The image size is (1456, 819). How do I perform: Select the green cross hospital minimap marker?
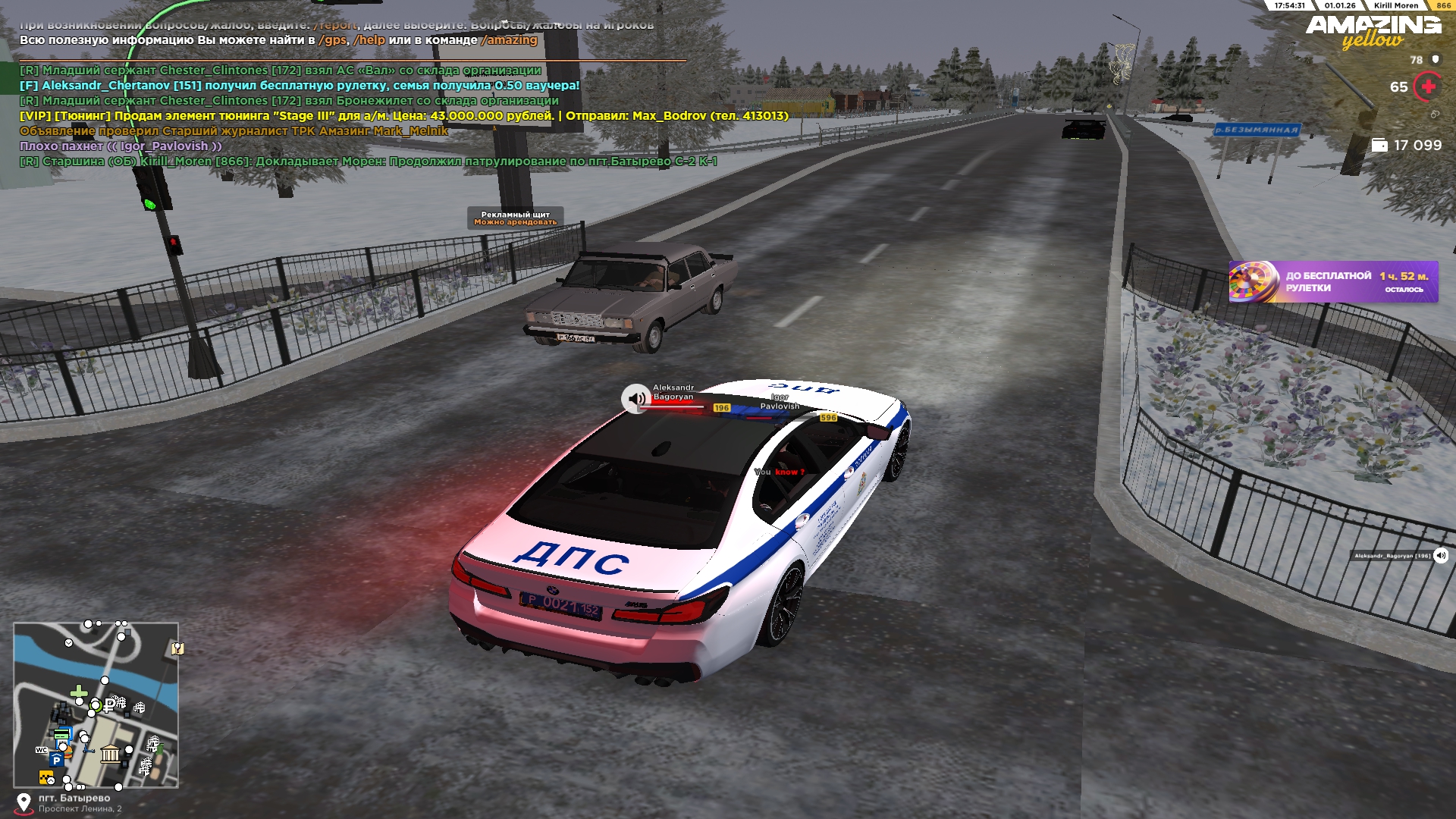[79, 692]
